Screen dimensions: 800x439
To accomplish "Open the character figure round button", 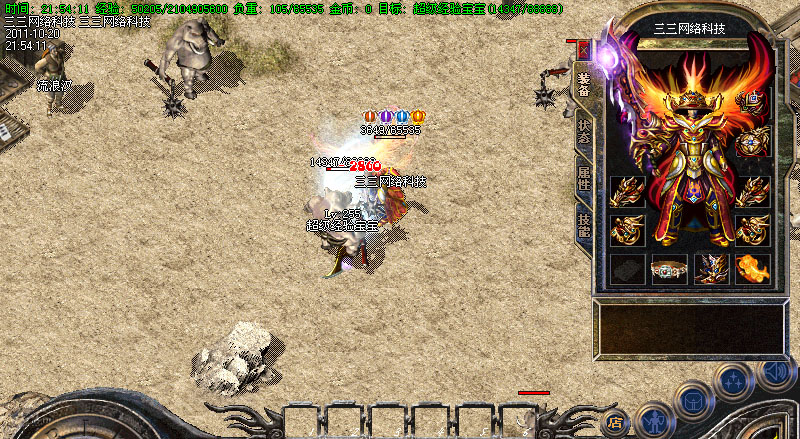I will [653, 419].
